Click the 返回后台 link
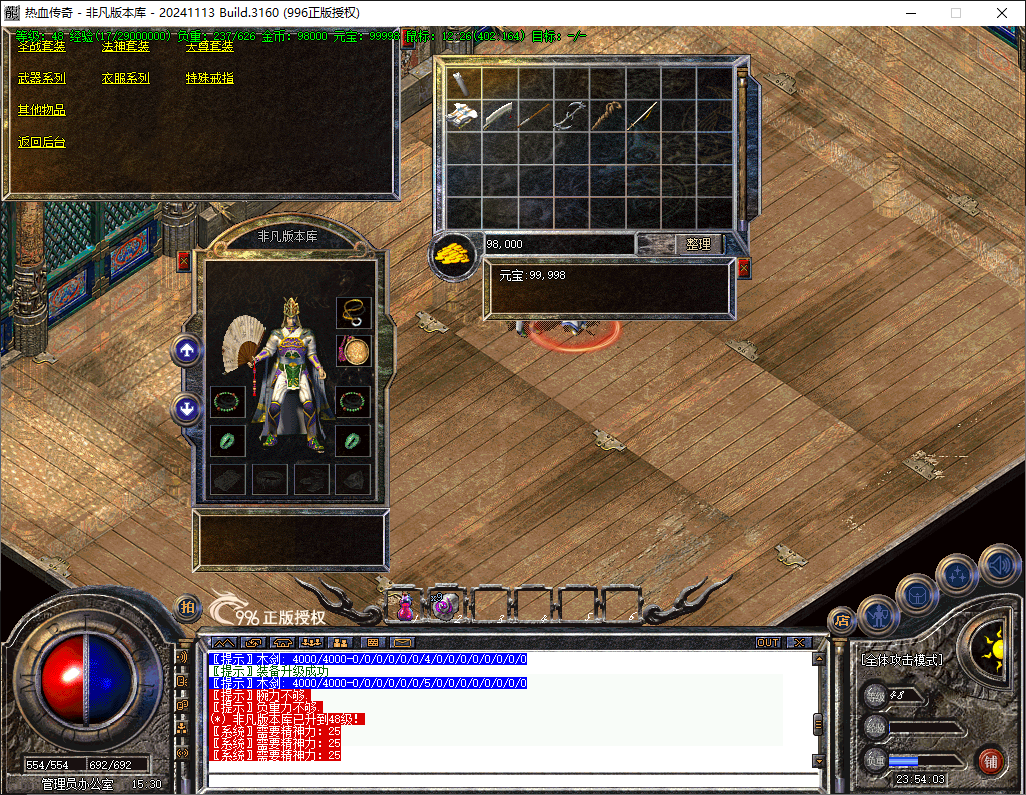Screen dimensions: 1026x795 point(41,142)
